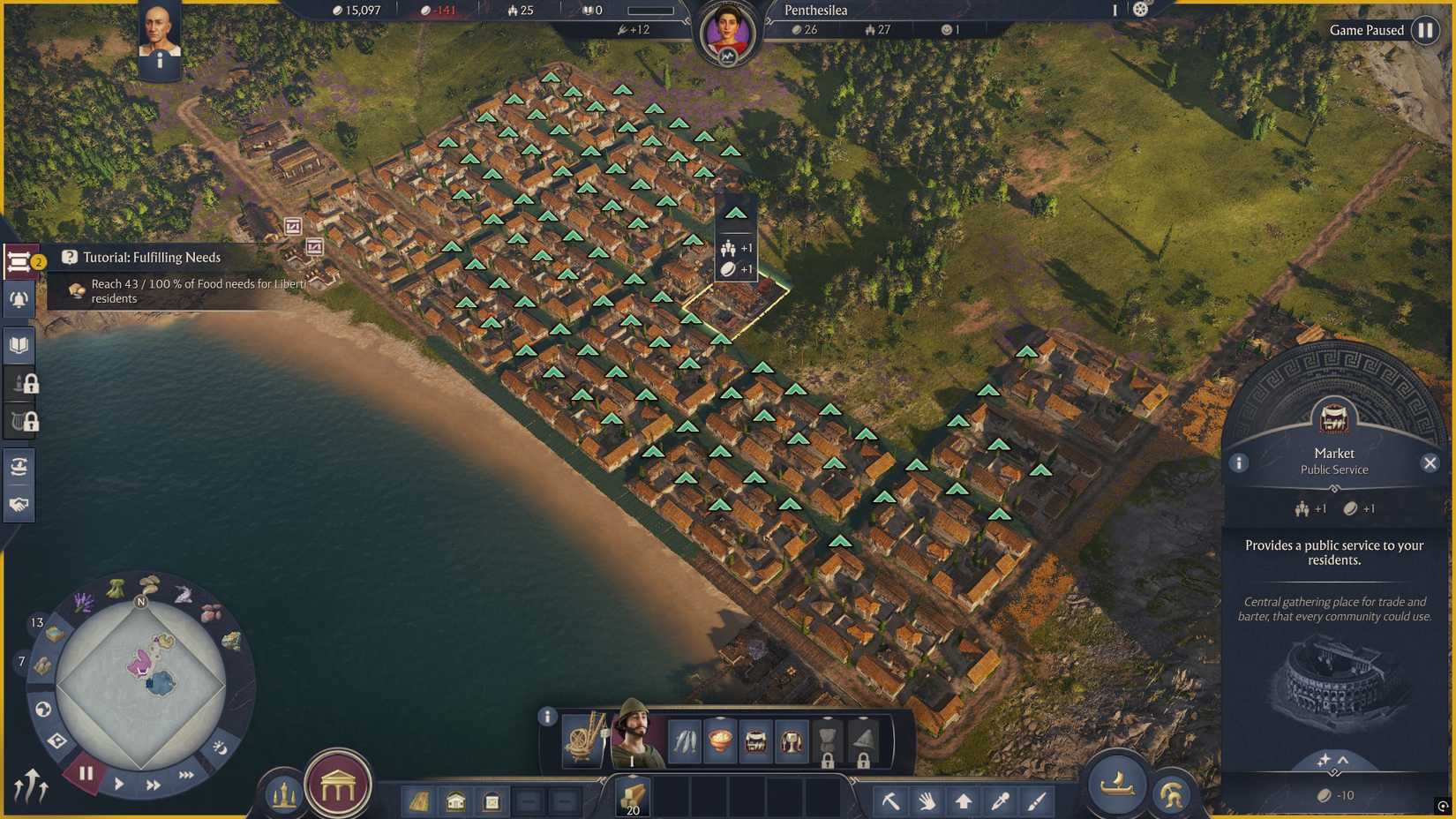Open the notifications bell panel
This screenshot has height=819, width=1456.
(x=19, y=299)
